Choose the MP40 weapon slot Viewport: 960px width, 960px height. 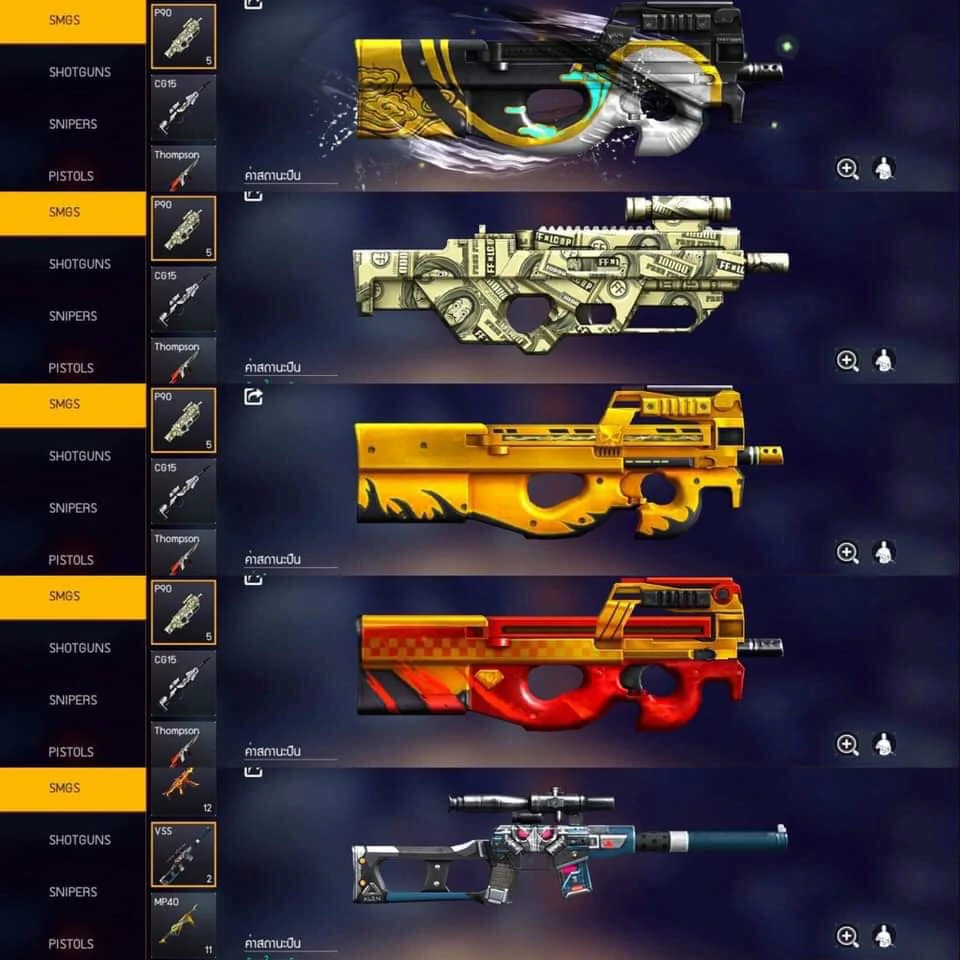(183, 925)
